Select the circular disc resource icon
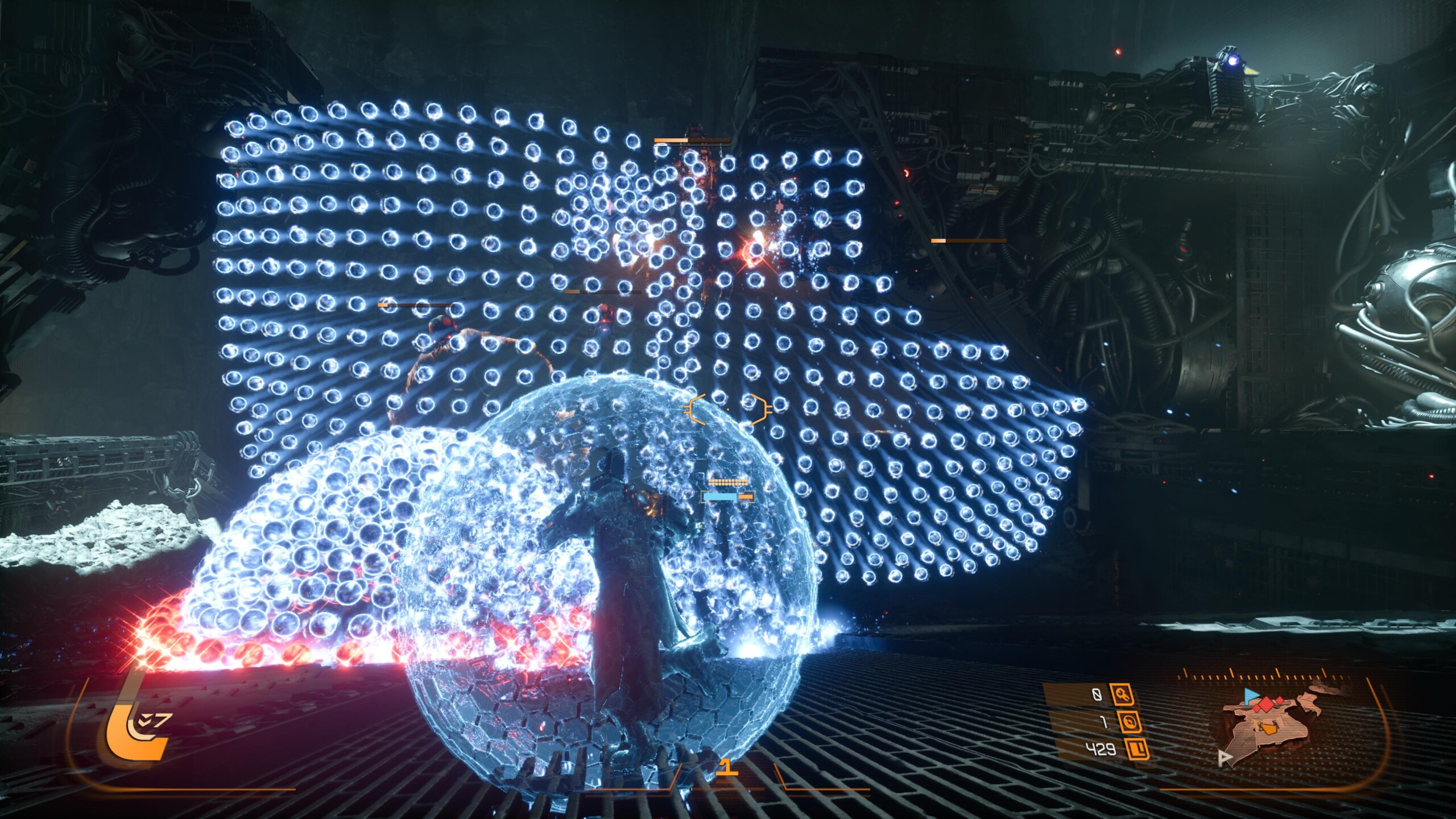This screenshot has width=1456, height=819. click(x=1130, y=722)
